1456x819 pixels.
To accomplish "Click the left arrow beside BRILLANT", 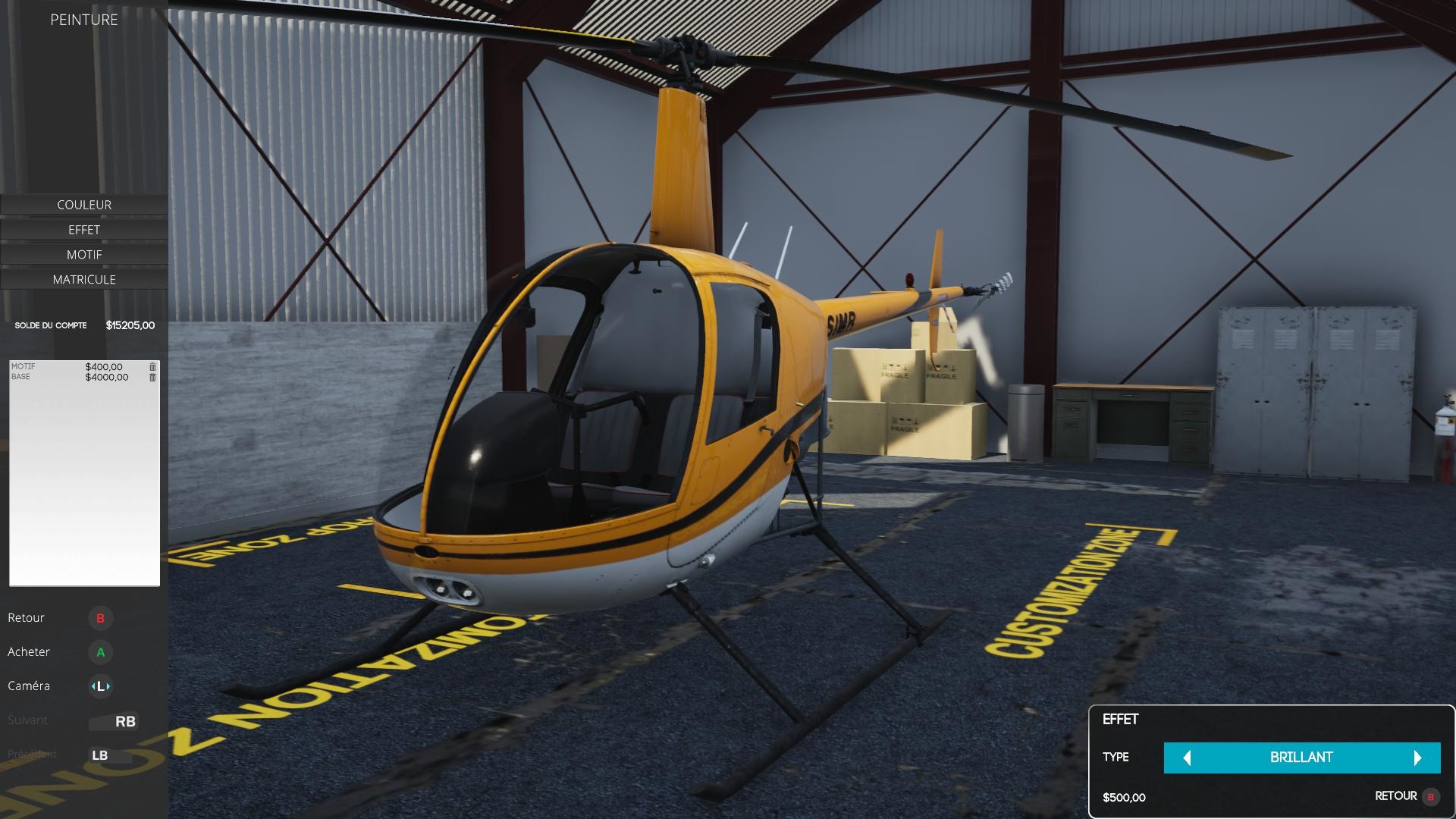I will tap(1188, 757).
